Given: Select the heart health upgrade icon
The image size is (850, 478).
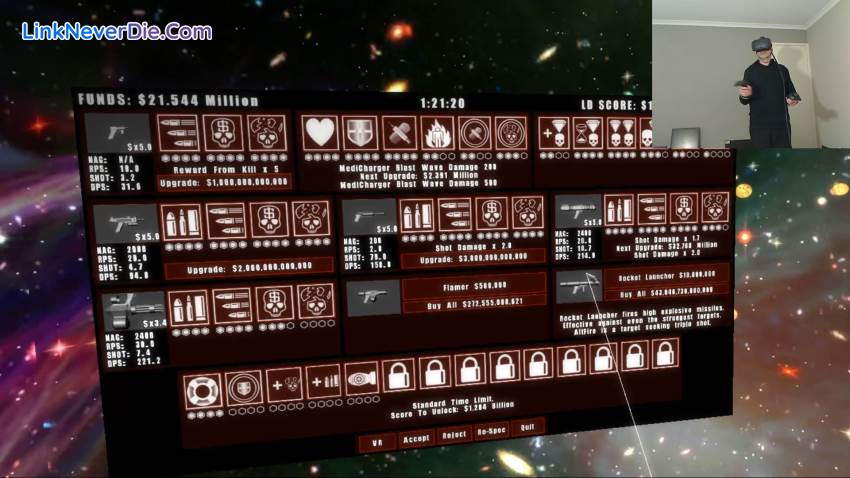Looking at the screenshot, I should pos(320,132).
